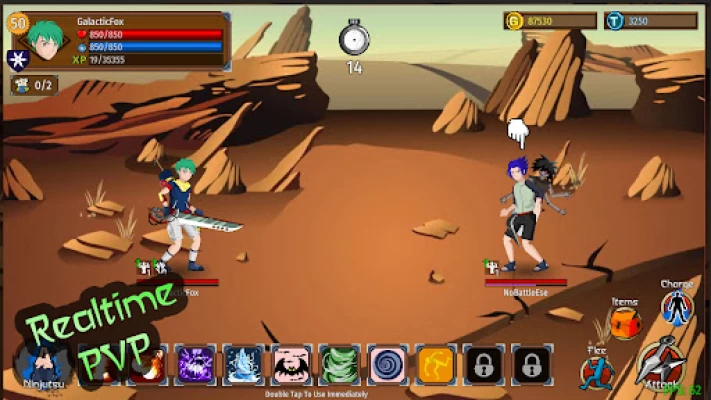Activate the black bat silhouette skill

coord(291,365)
